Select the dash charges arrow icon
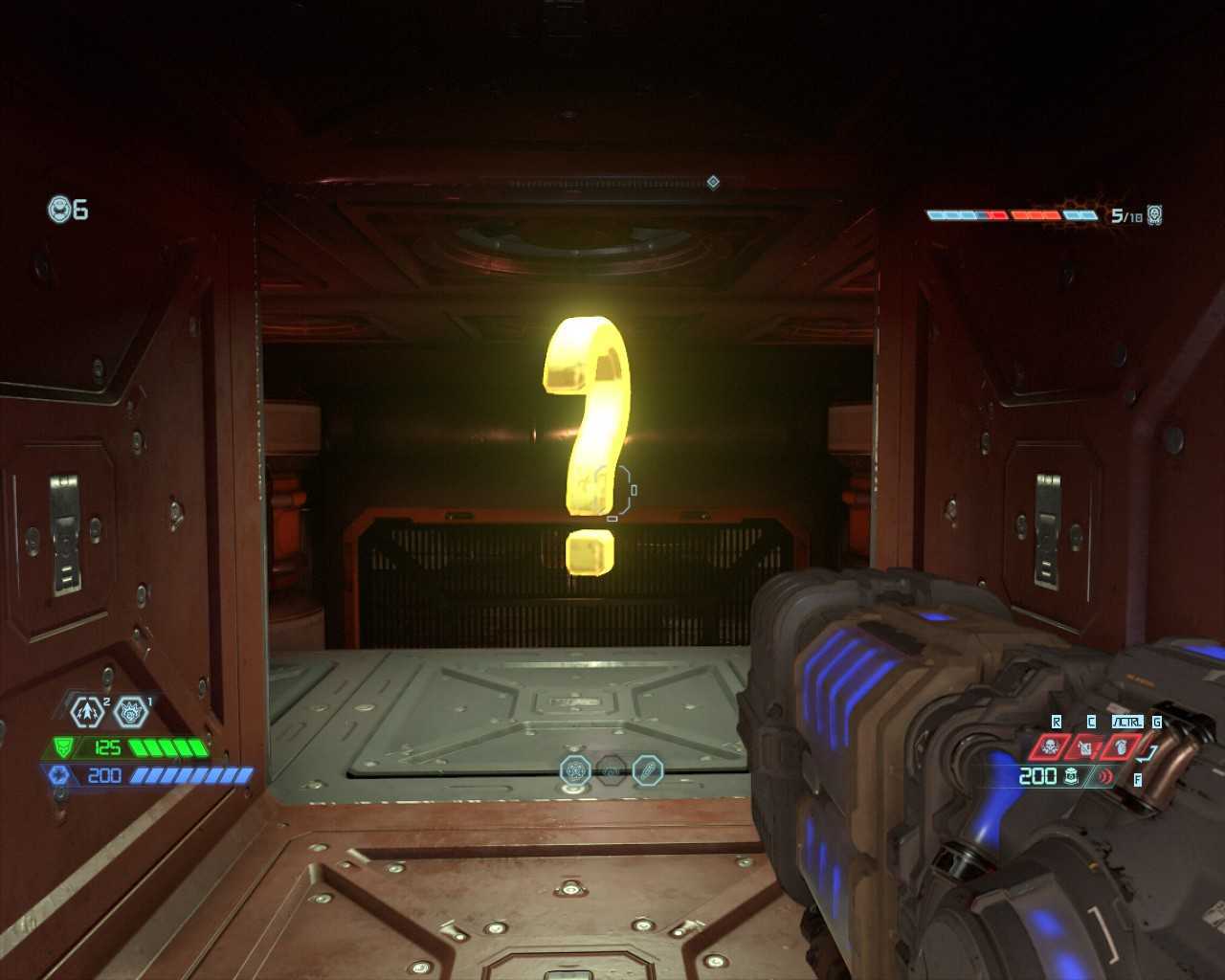Image resolution: width=1225 pixels, height=980 pixels. pos(88,711)
